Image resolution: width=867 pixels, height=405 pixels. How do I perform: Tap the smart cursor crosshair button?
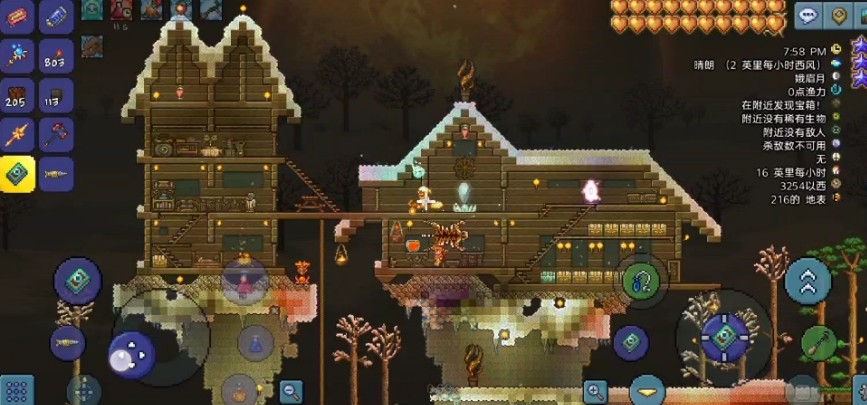click(x=84, y=389)
